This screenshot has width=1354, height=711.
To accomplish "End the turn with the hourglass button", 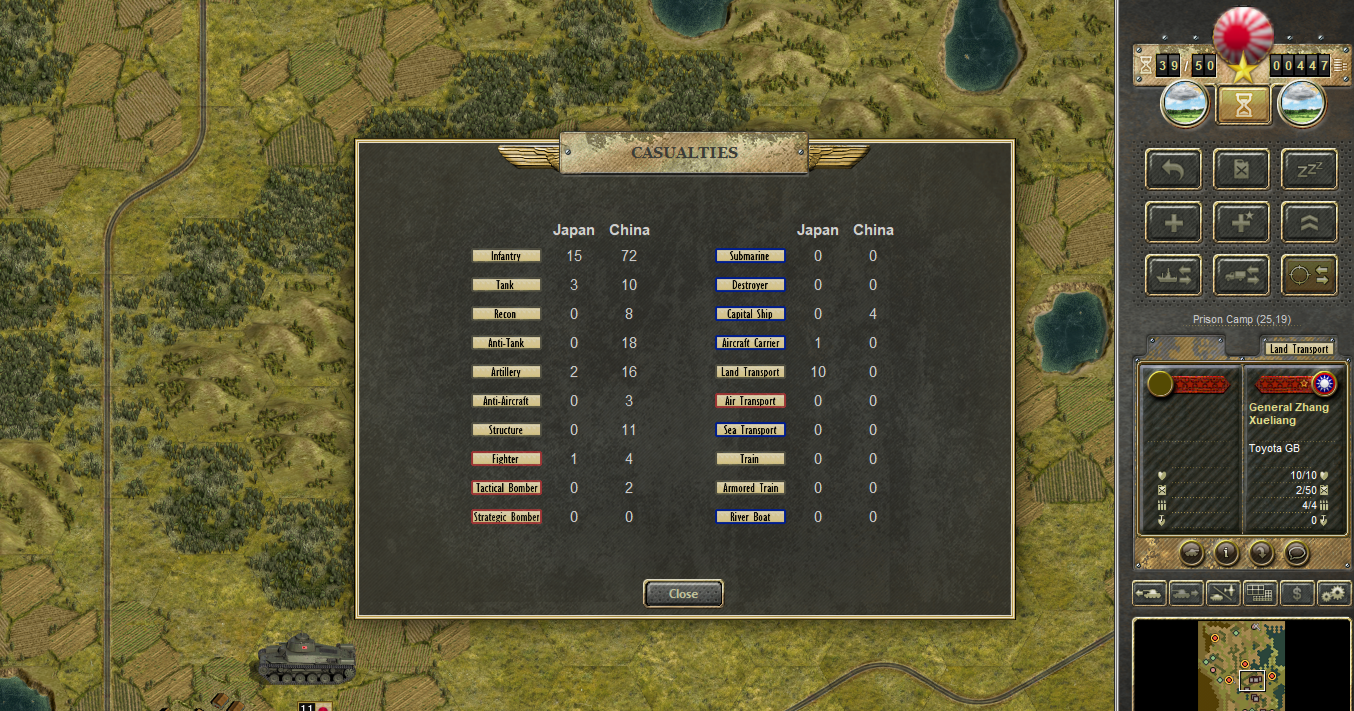I will [x=1244, y=104].
